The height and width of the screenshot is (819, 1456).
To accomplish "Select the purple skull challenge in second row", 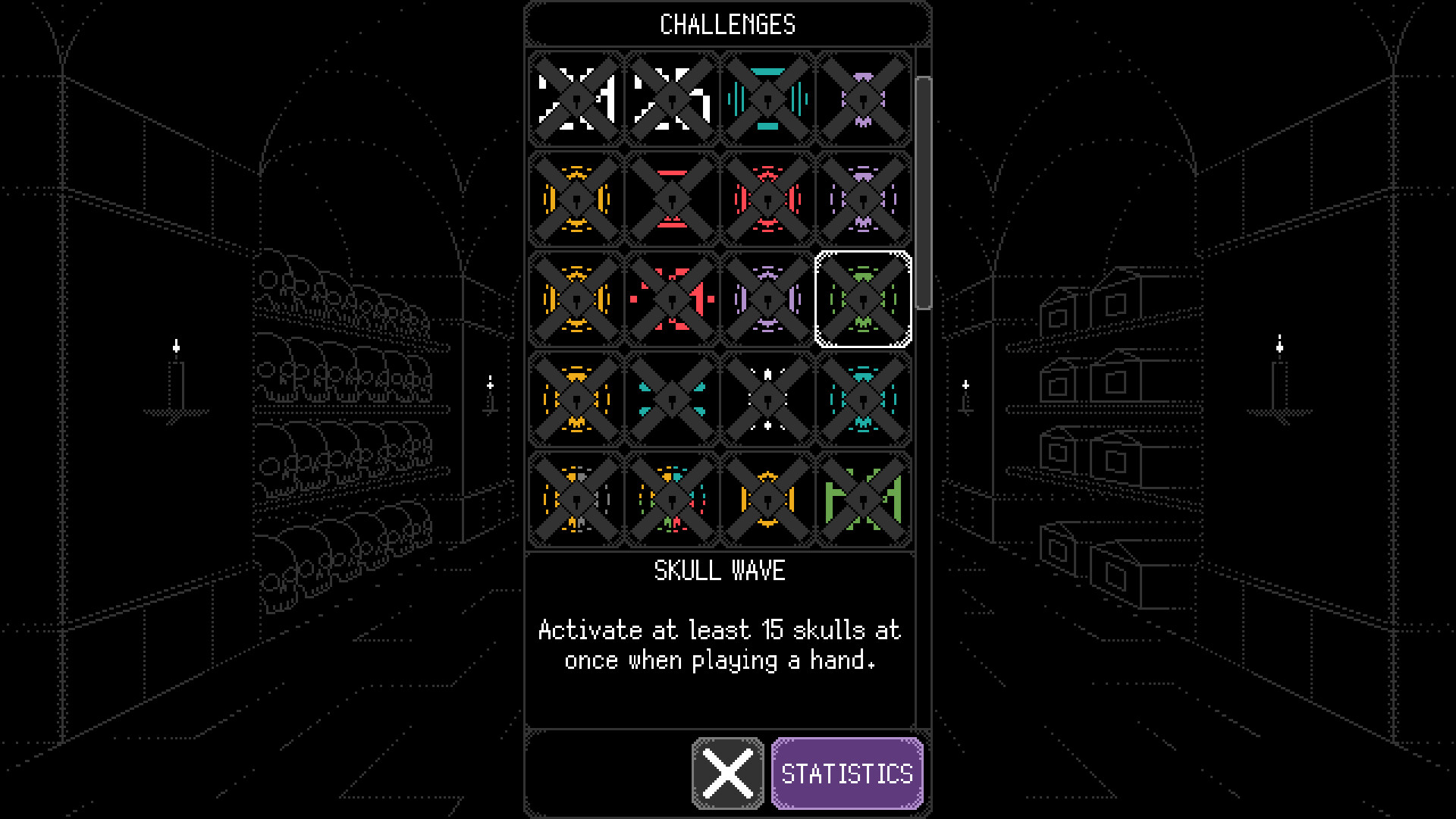I will coord(864,199).
